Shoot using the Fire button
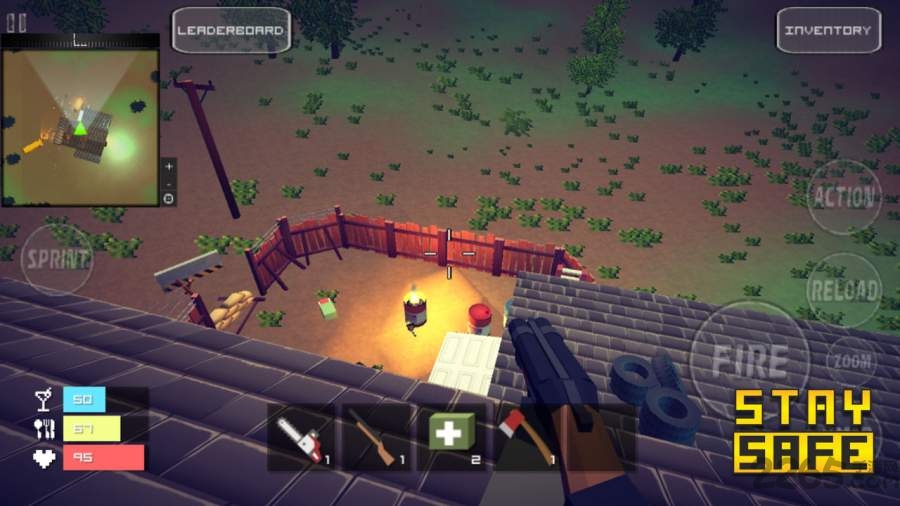900x506 pixels. 749,358
